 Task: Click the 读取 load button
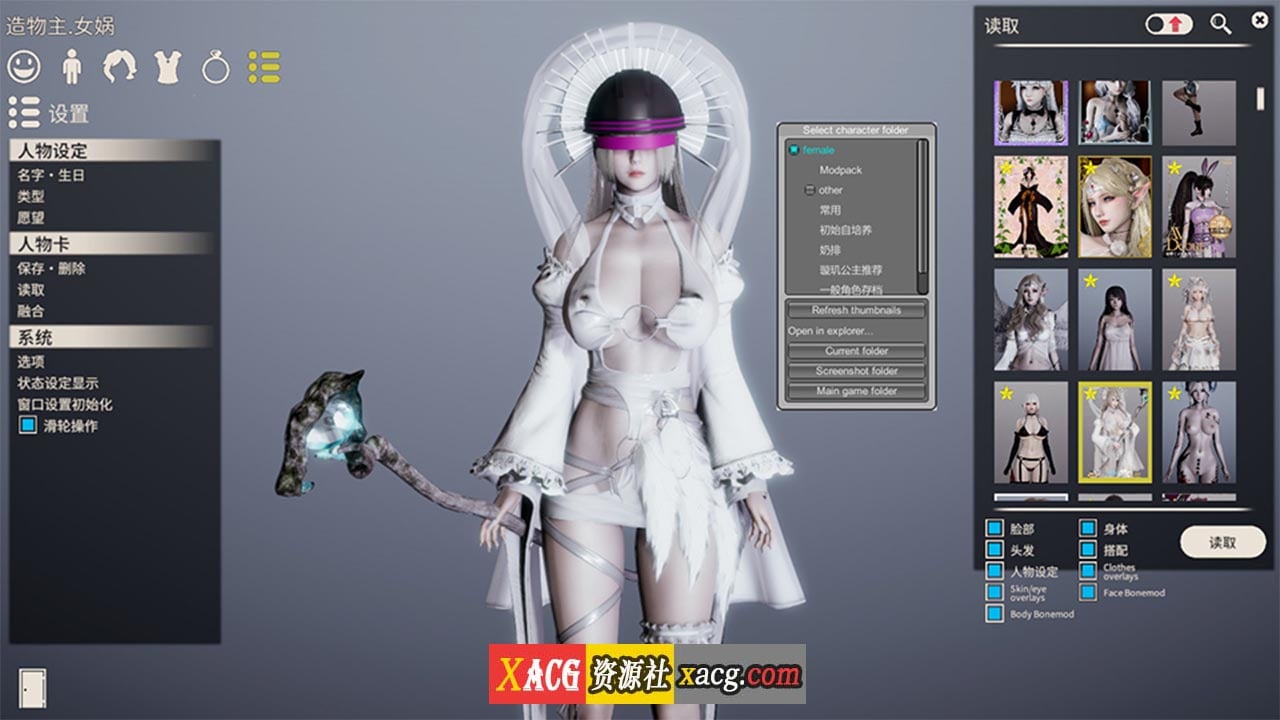pyautogui.click(x=1222, y=541)
